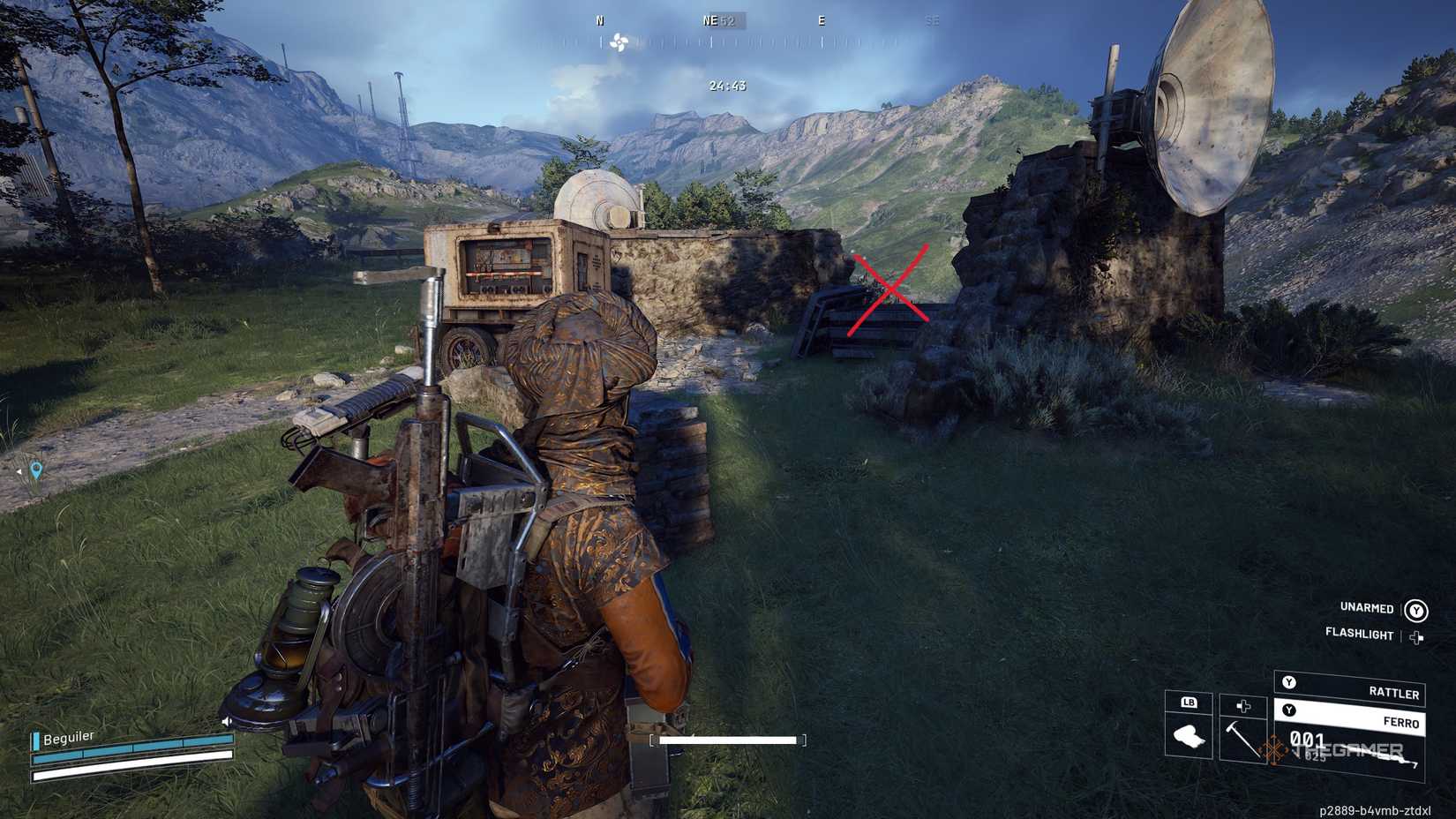Expand the LB quick-slot panel
Screen dimensions: 1456x819
(x=1189, y=703)
